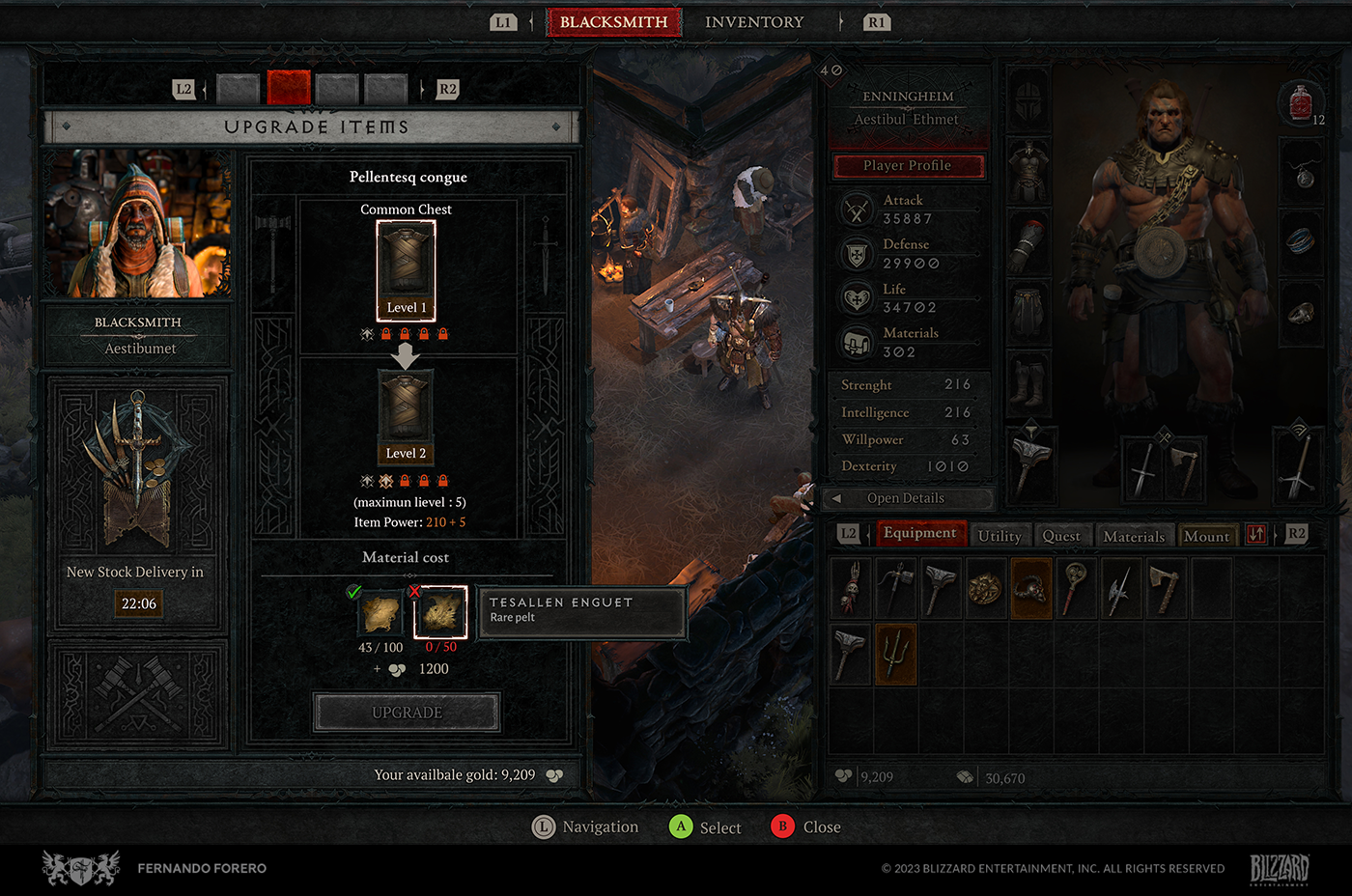
Task: Click the red sort arrows button
Action: (x=1255, y=534)
